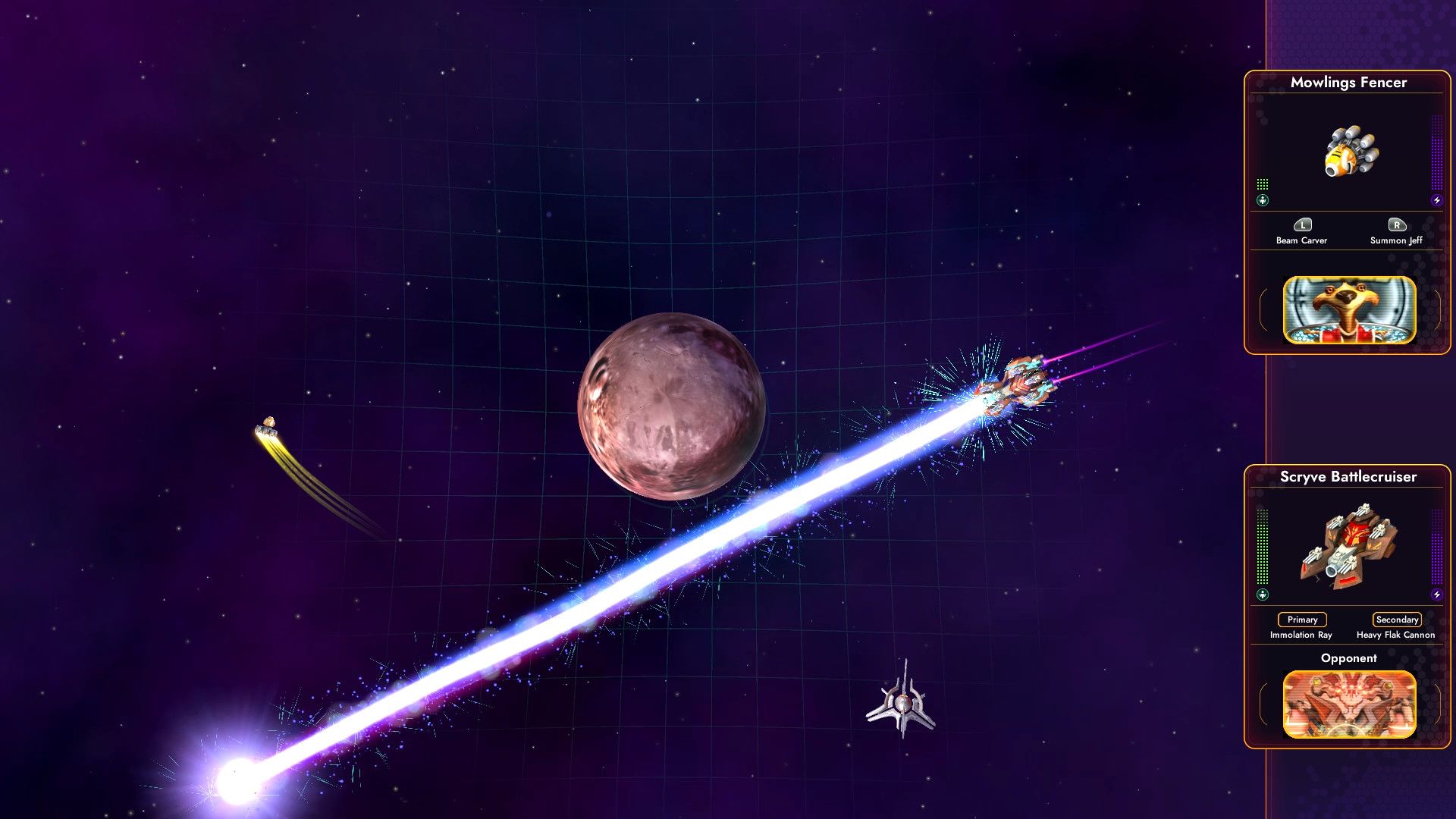Click the L button above Beam Carver
This screenshot has height=819, width=1456.
tap(1301, 225)
